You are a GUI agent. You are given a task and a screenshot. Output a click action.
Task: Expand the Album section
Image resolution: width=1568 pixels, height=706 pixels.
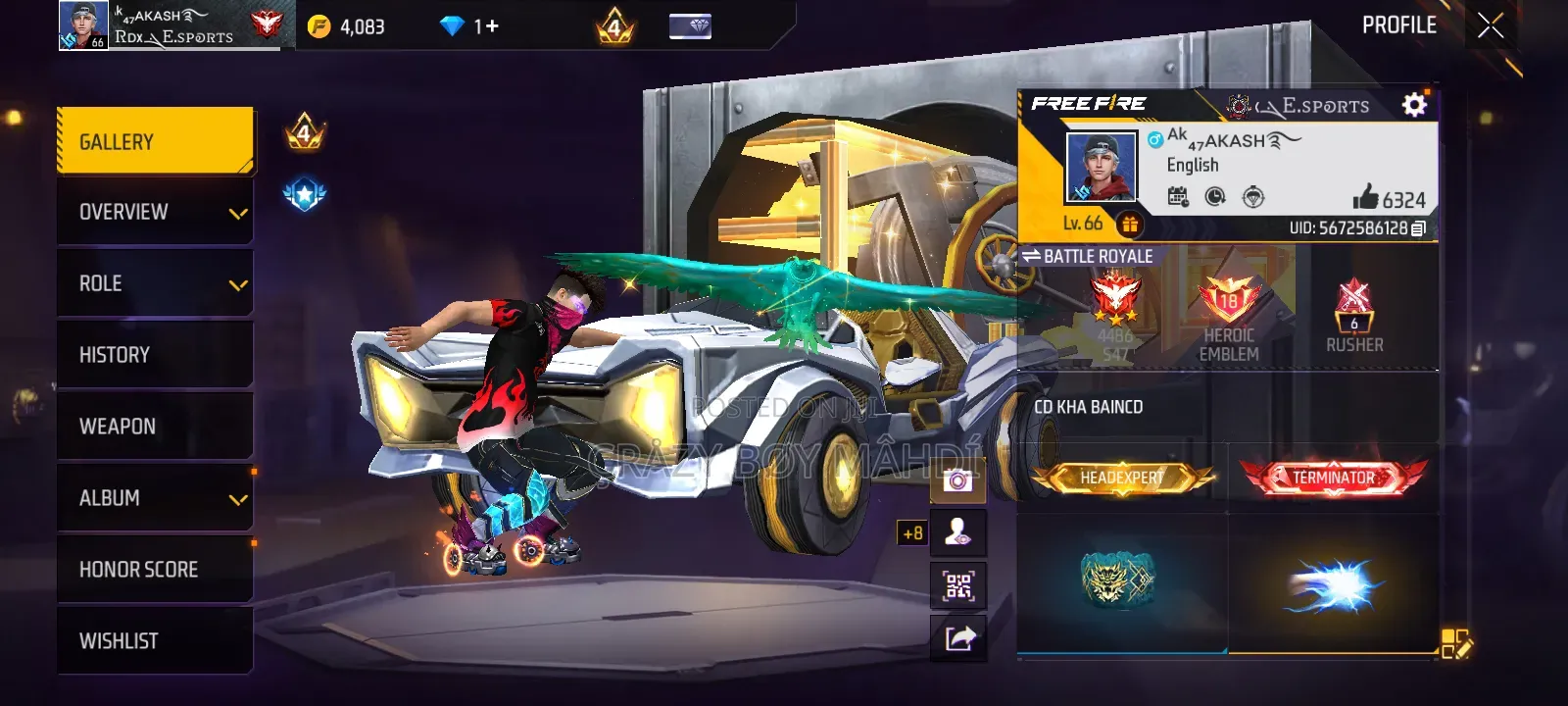155,498
